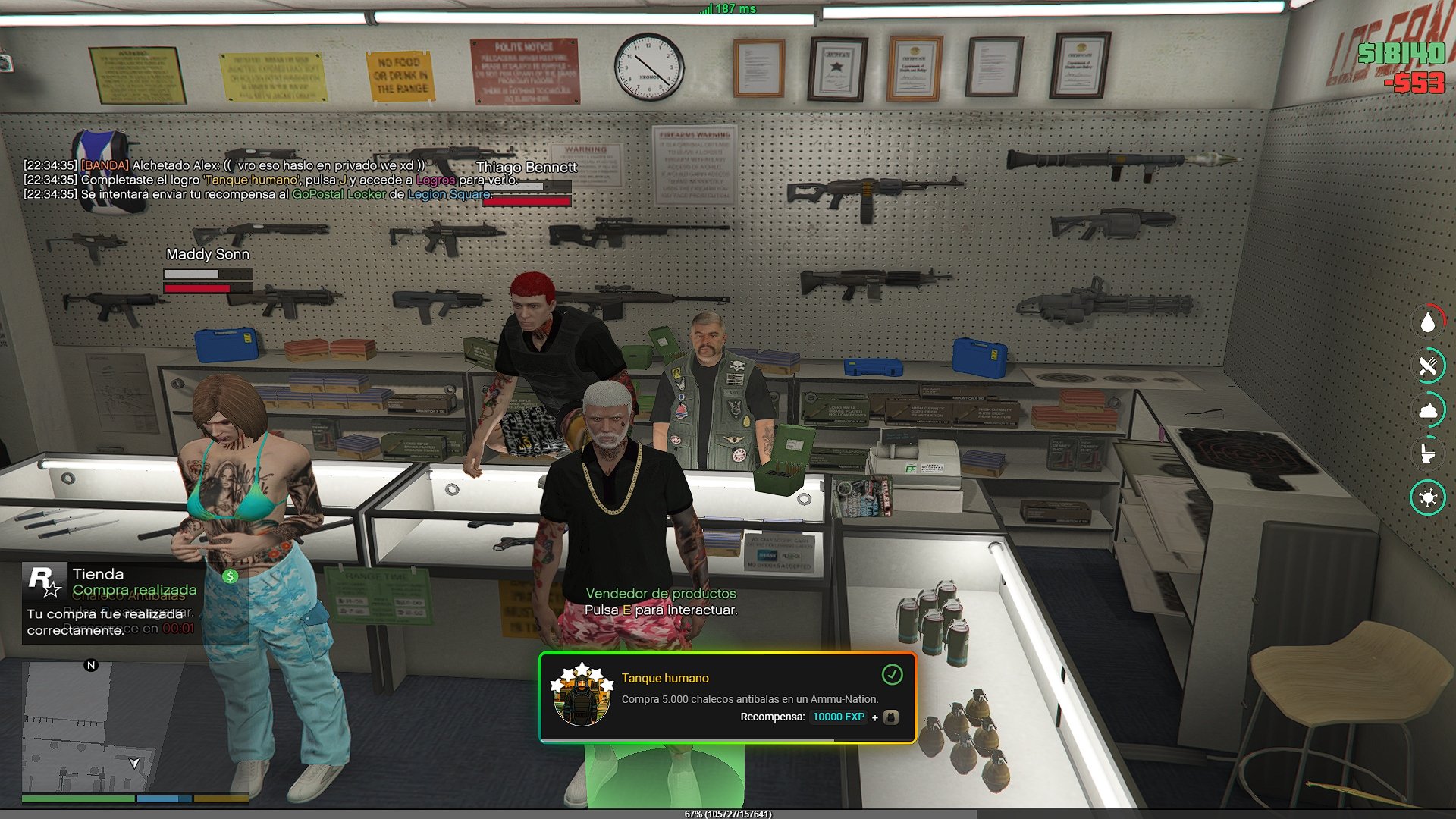Select the Legion Square chat link

coord(448,194)
